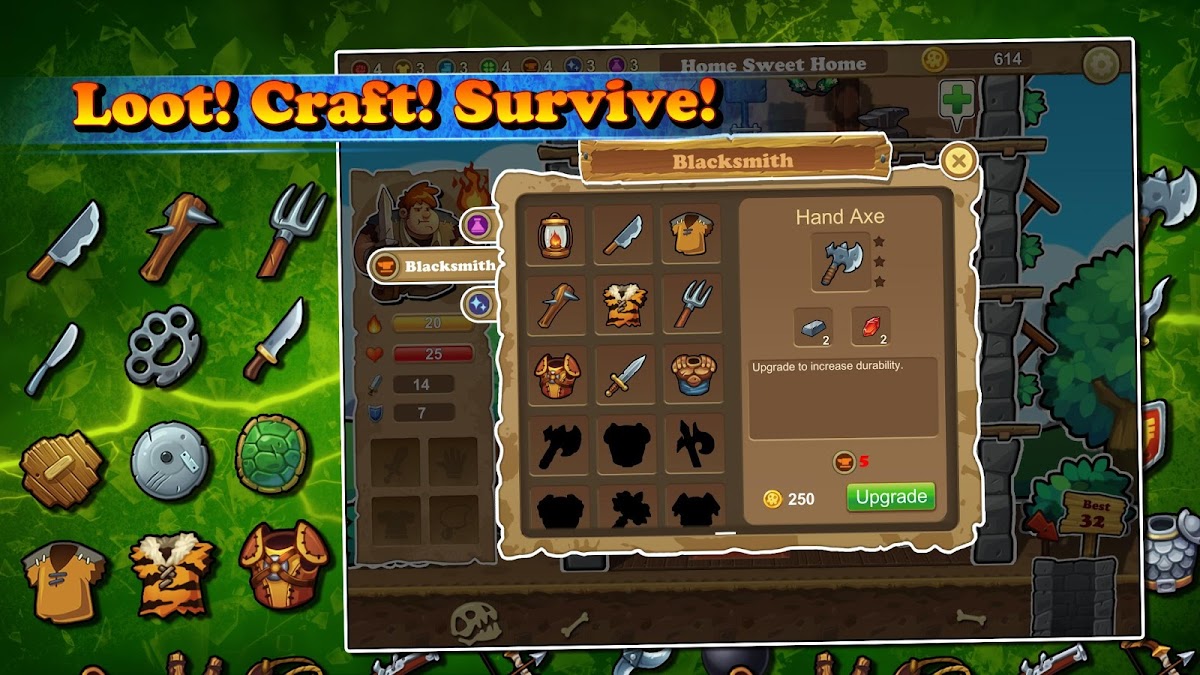The width and height of the screenshot is (1200, 675).
Task: Select the locked axe silhouette slot
Action: [556, 445]
